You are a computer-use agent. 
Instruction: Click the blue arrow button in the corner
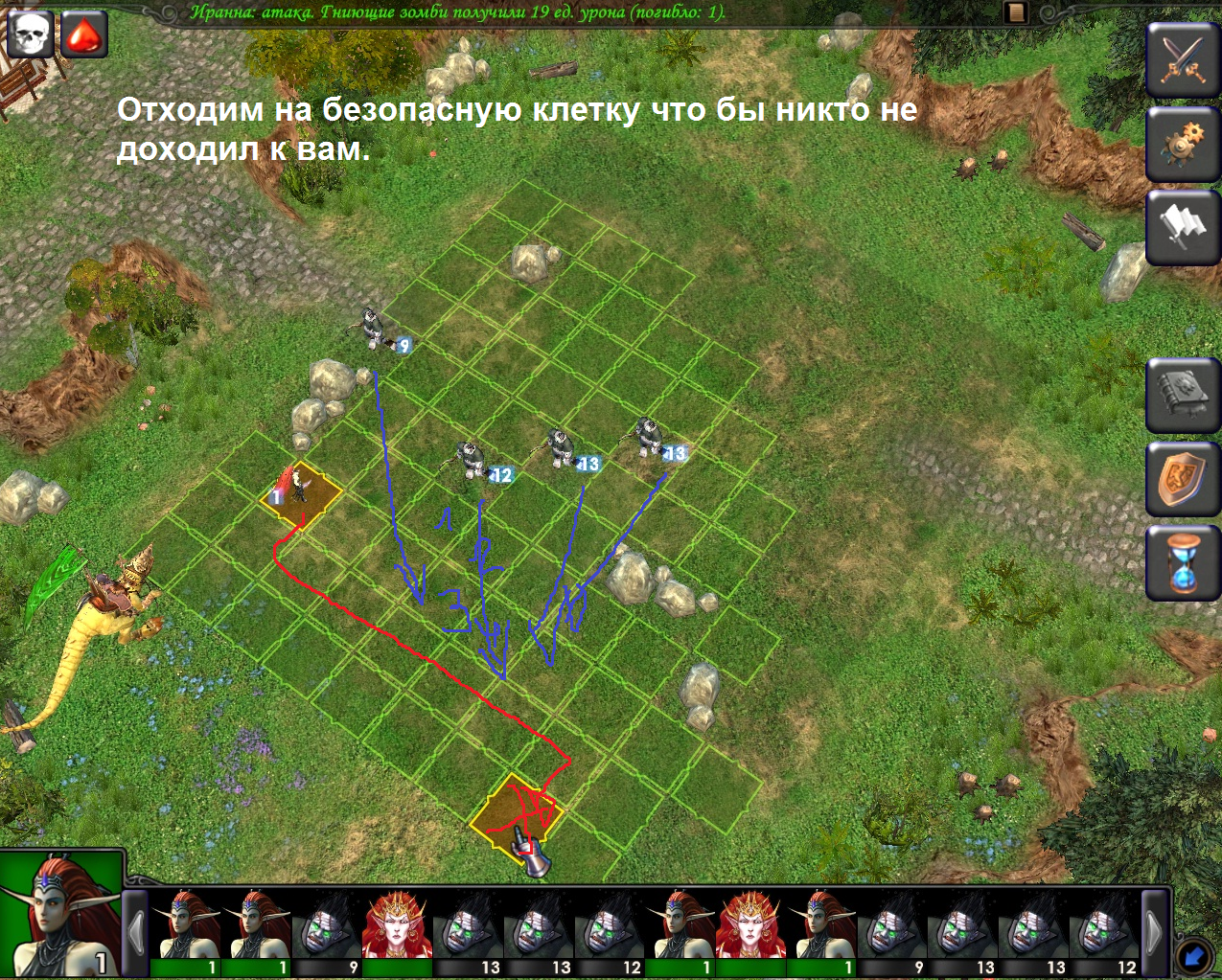point(1194,955)
